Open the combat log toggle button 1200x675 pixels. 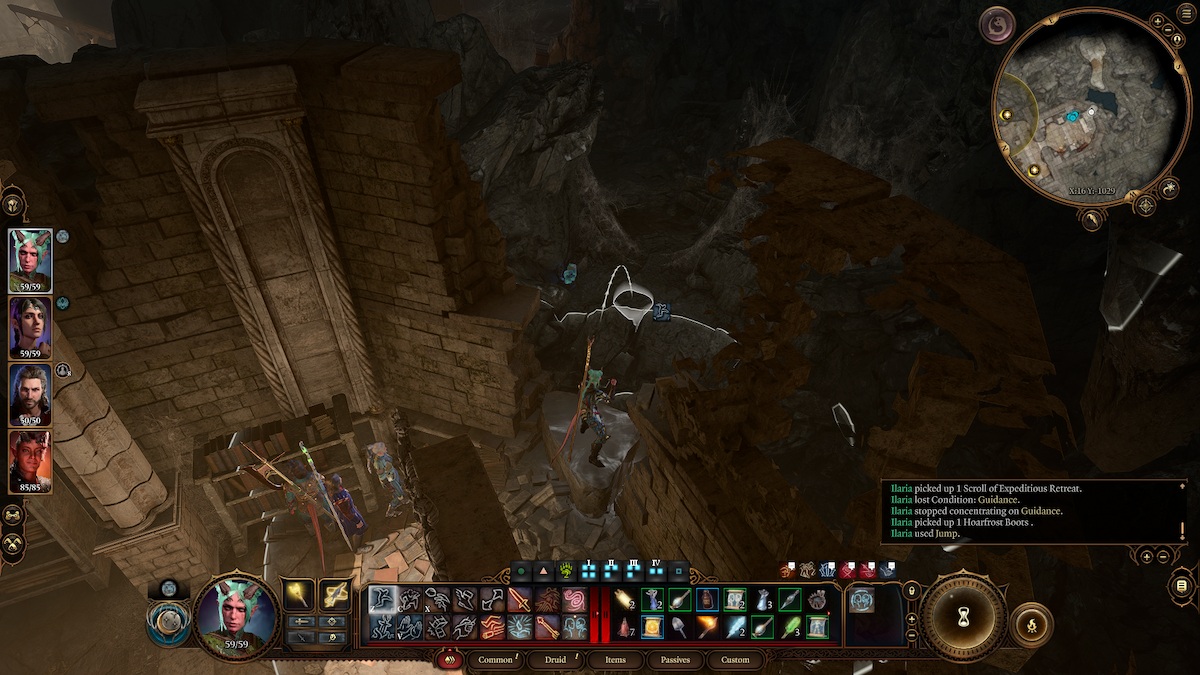(x=1181, y=585)
